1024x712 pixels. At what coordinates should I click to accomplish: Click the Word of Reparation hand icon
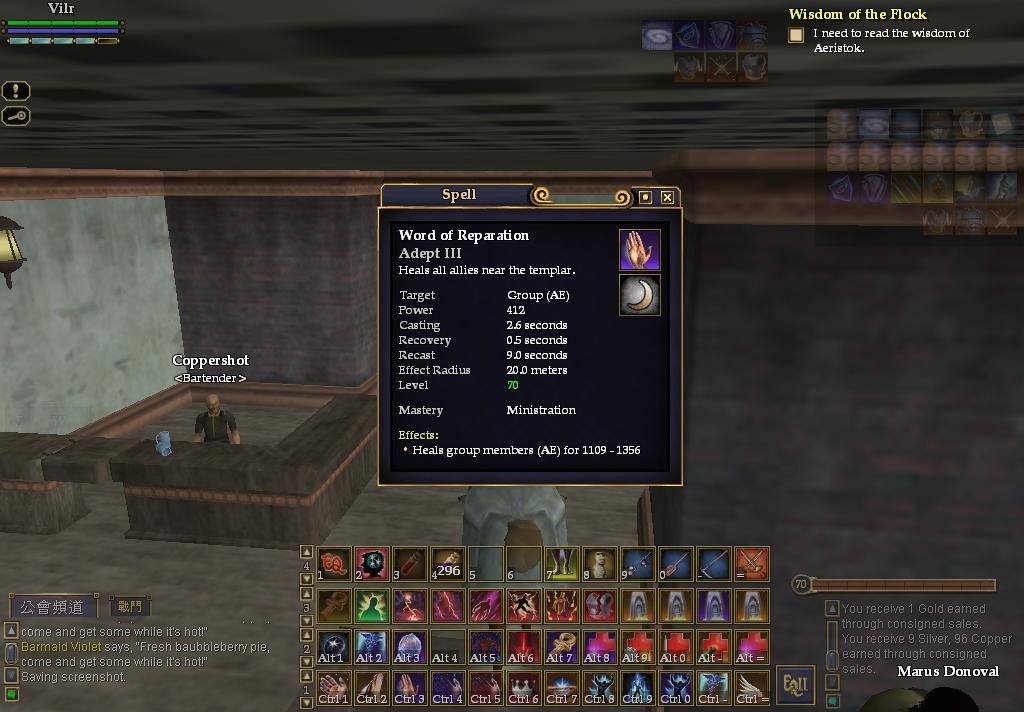pos(639,250)
